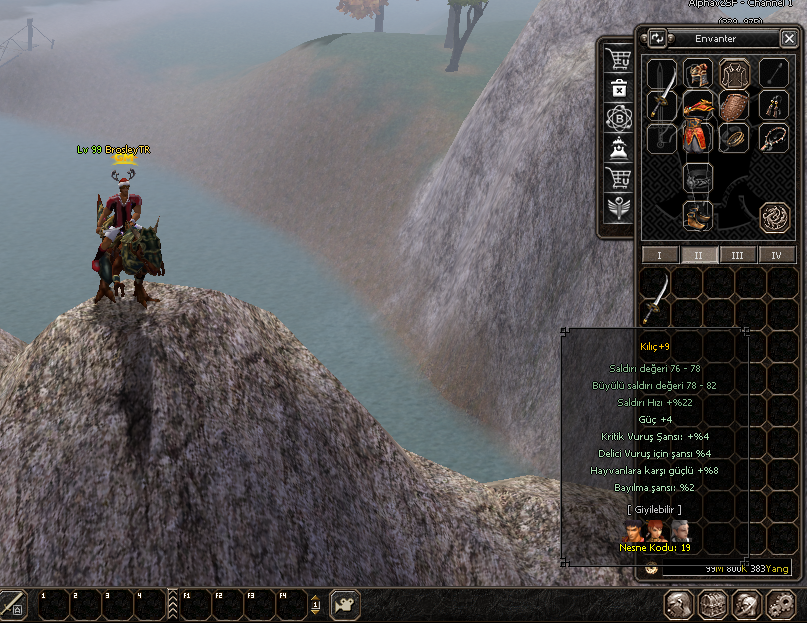Screen dimensions: 807x623
Task: Toggle the swap arrows button beside Envanter title
Action: [x=657, y=39]
